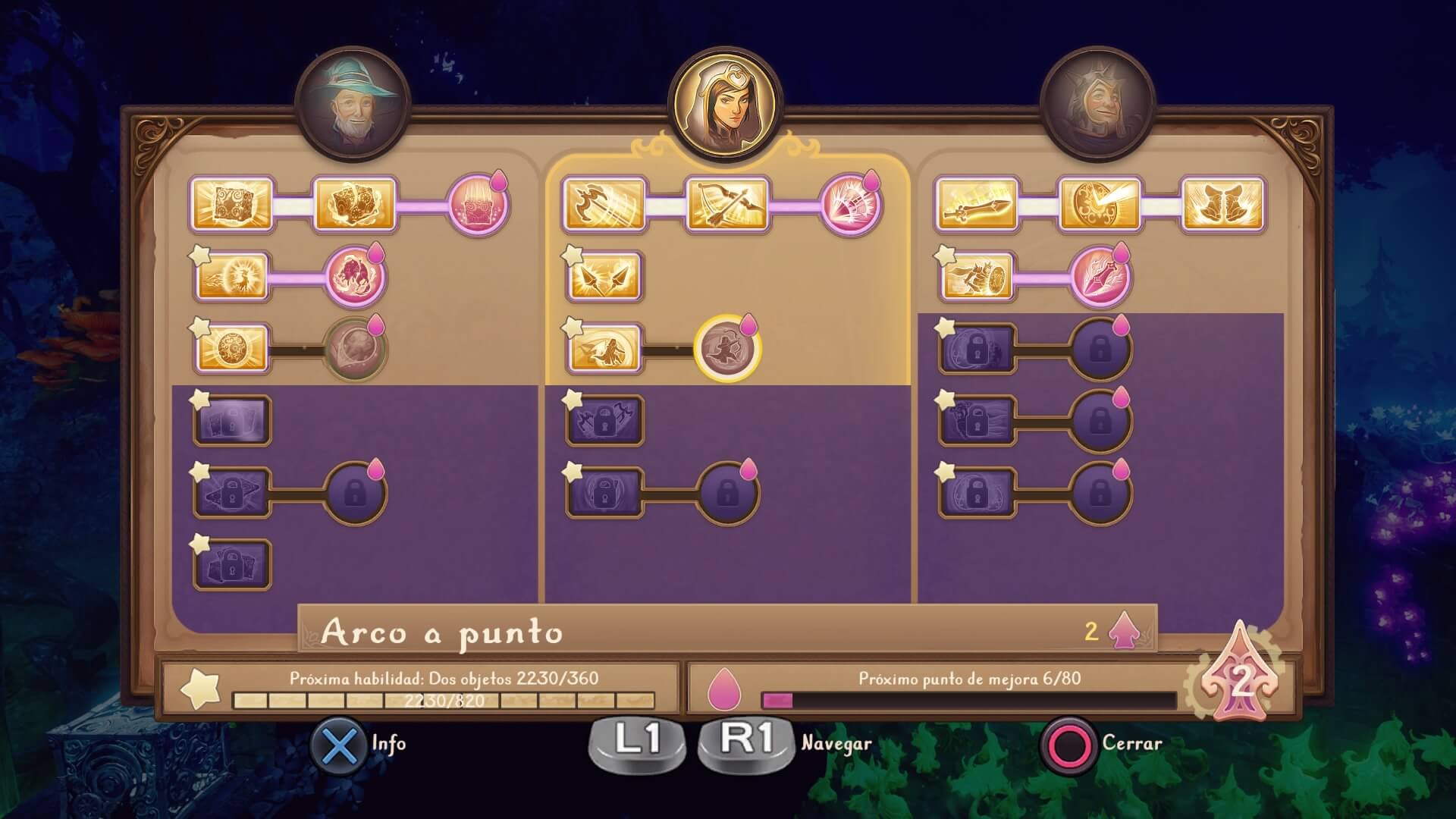This screenshot has height=819, width=1456.
Task: Select the knight's shield charge skill
Action: (977, 277)
